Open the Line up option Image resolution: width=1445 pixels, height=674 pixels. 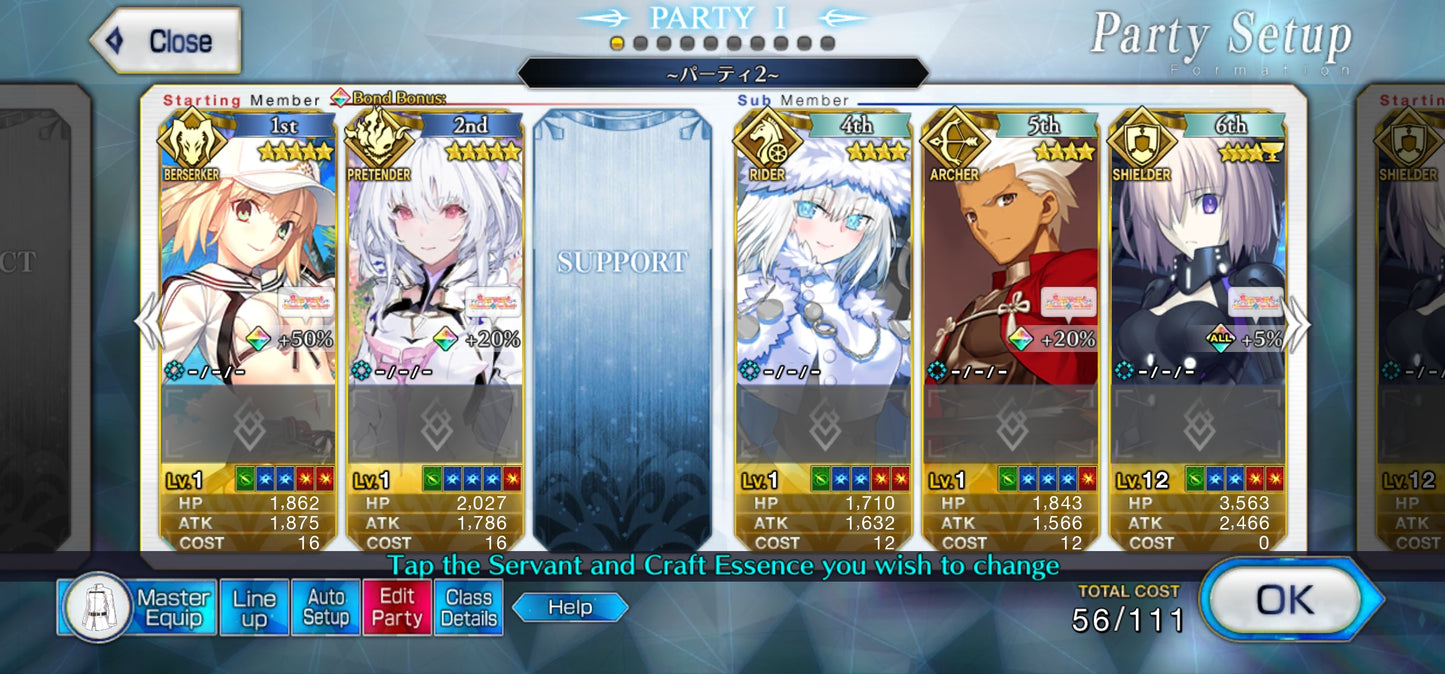pyautogui.click(x=254, y=607)
